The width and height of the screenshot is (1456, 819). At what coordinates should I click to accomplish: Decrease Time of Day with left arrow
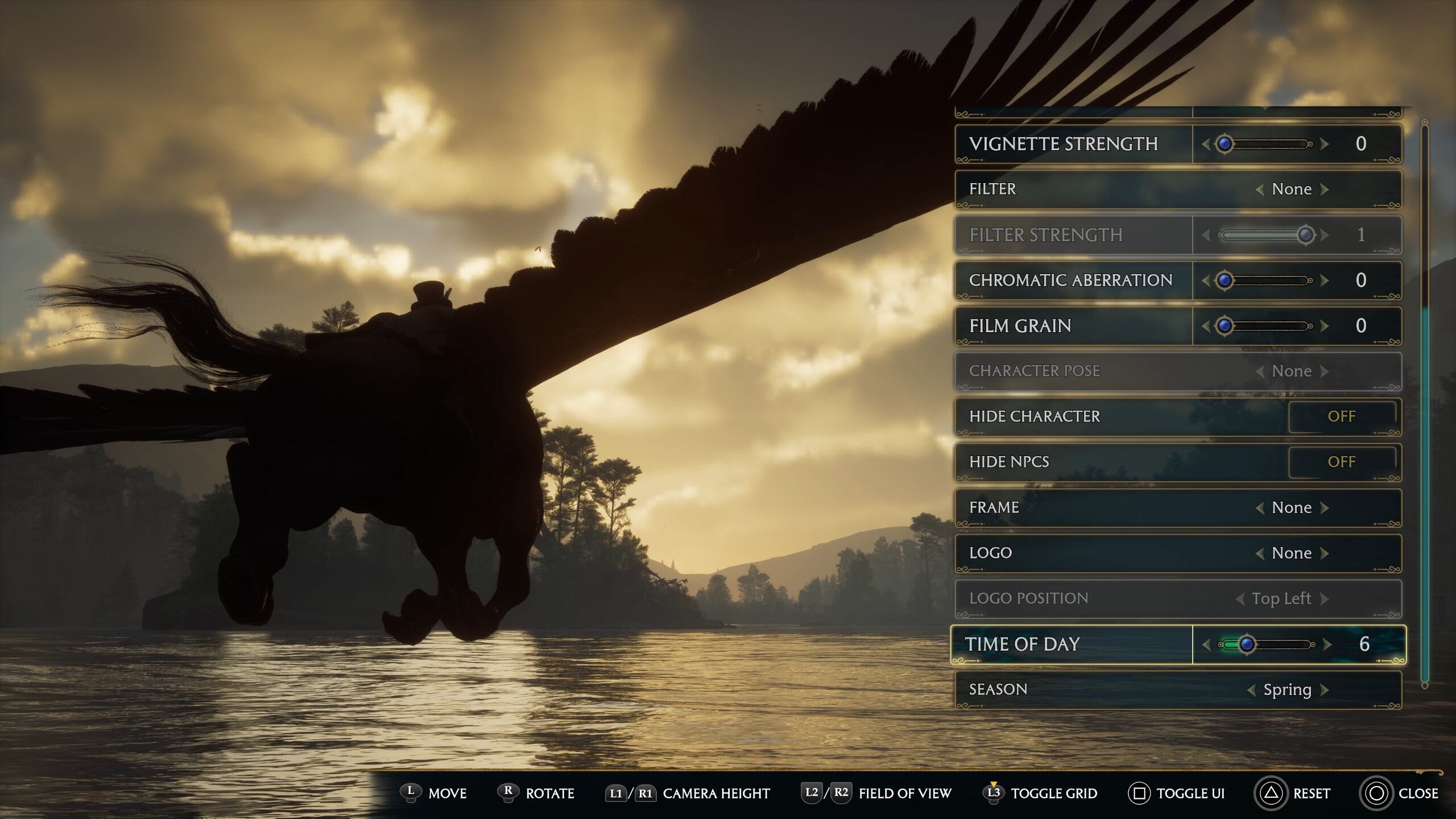pyautogui.click(x=1206, y=644)
